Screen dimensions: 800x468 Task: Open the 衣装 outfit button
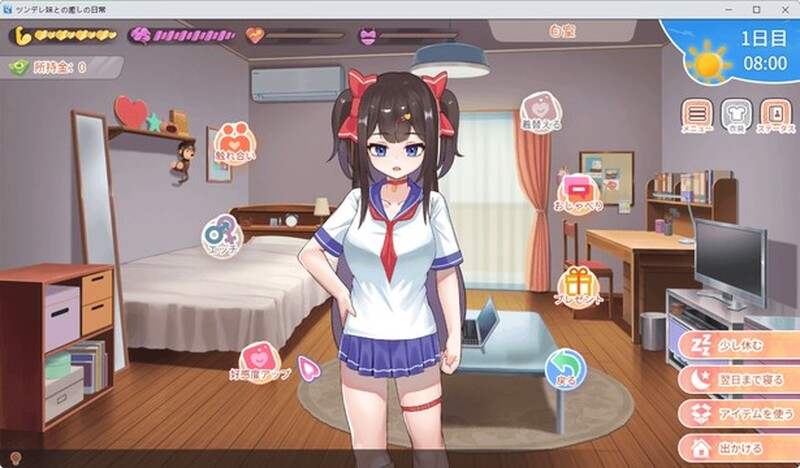(x=736, y=115)
